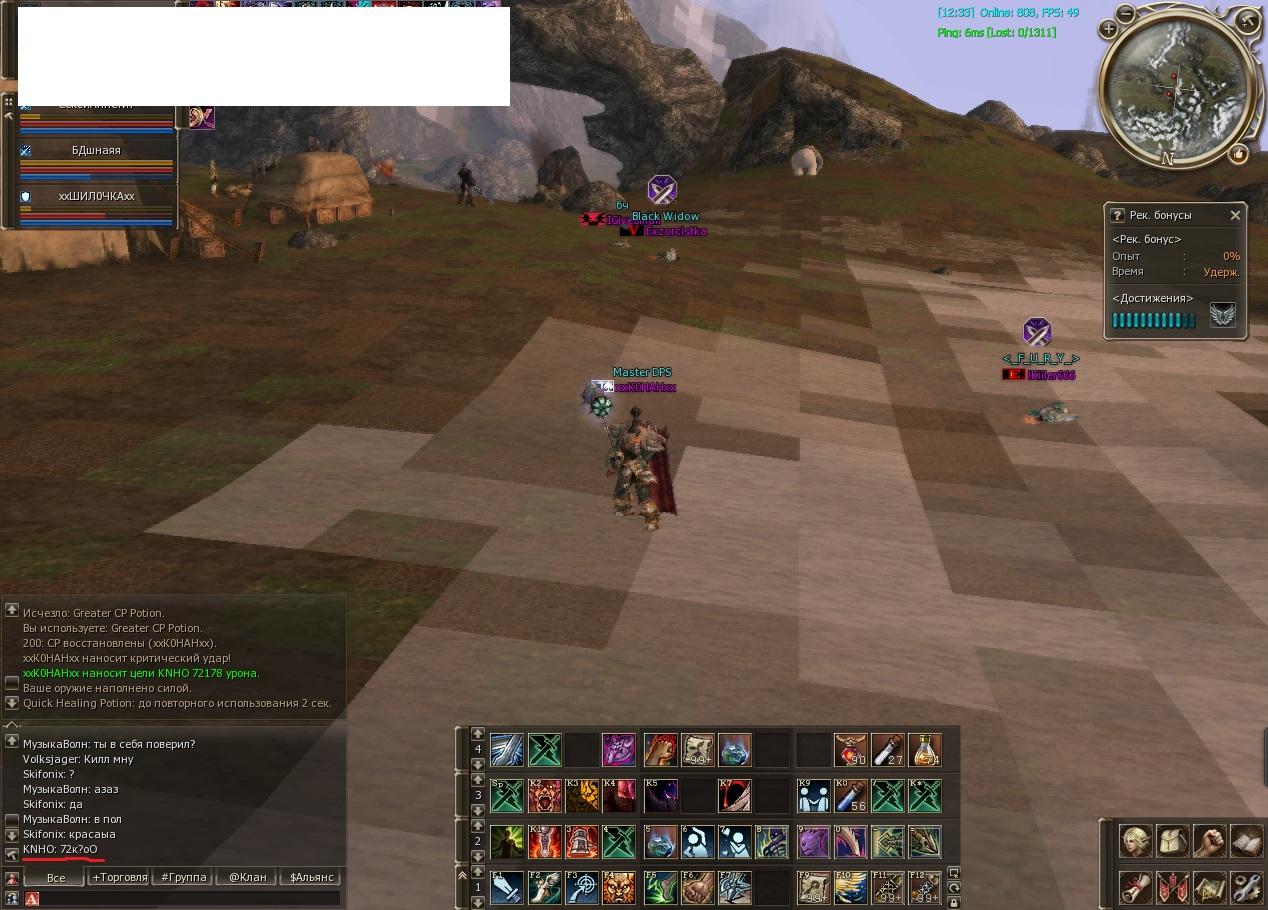
Task: Open the @Клан chat tab
Action: click(x=247, y=877)
